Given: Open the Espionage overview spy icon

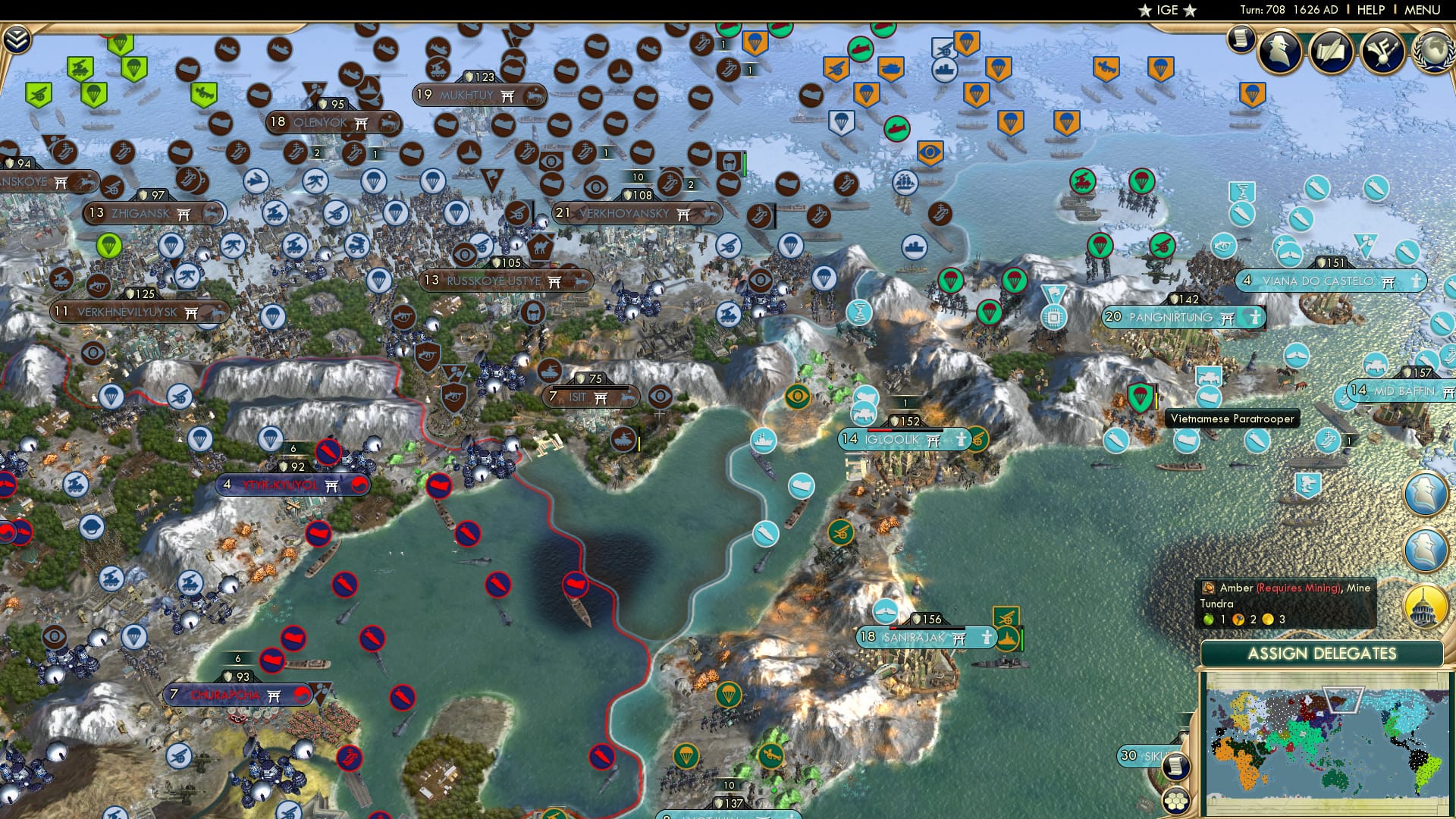Looking at the screenshot, I should (1280, 53).
